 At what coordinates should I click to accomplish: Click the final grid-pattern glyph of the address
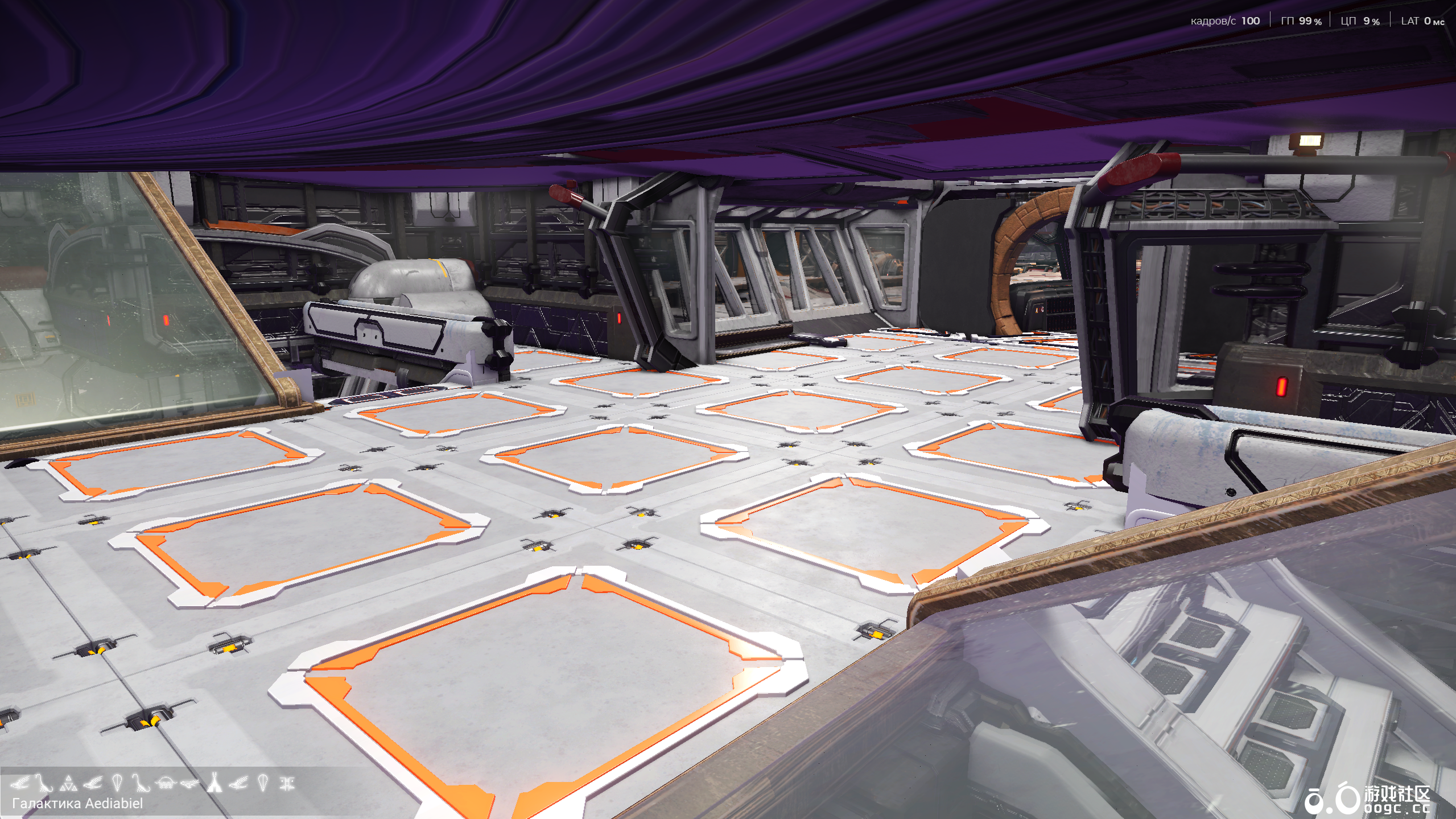pyautogui.click(x=288, y=783)
